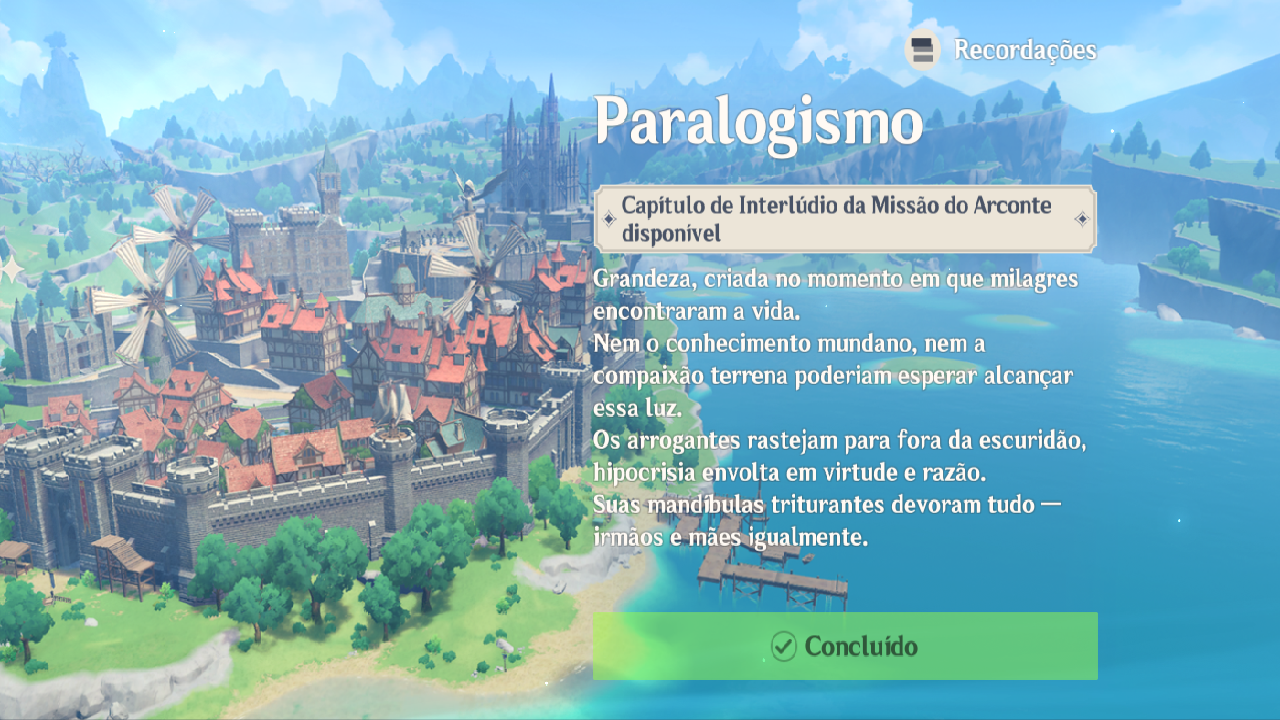Open details of the Arconte chapter notice
Viewport: 1280px width, 720px height.
click(845, 218)
